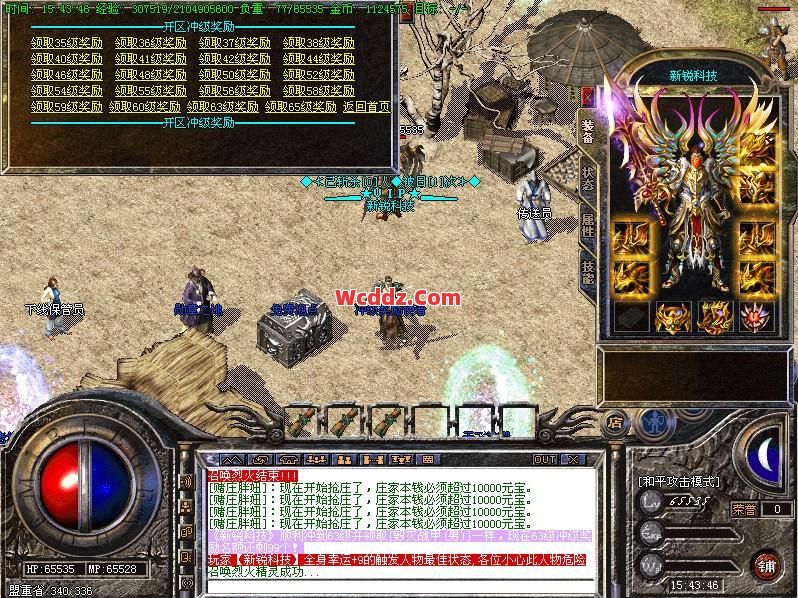The height and width of the screenshot is (598, 798).
Task: Choose the 领取55级奖励 reward link
Action: coord(151,90)
